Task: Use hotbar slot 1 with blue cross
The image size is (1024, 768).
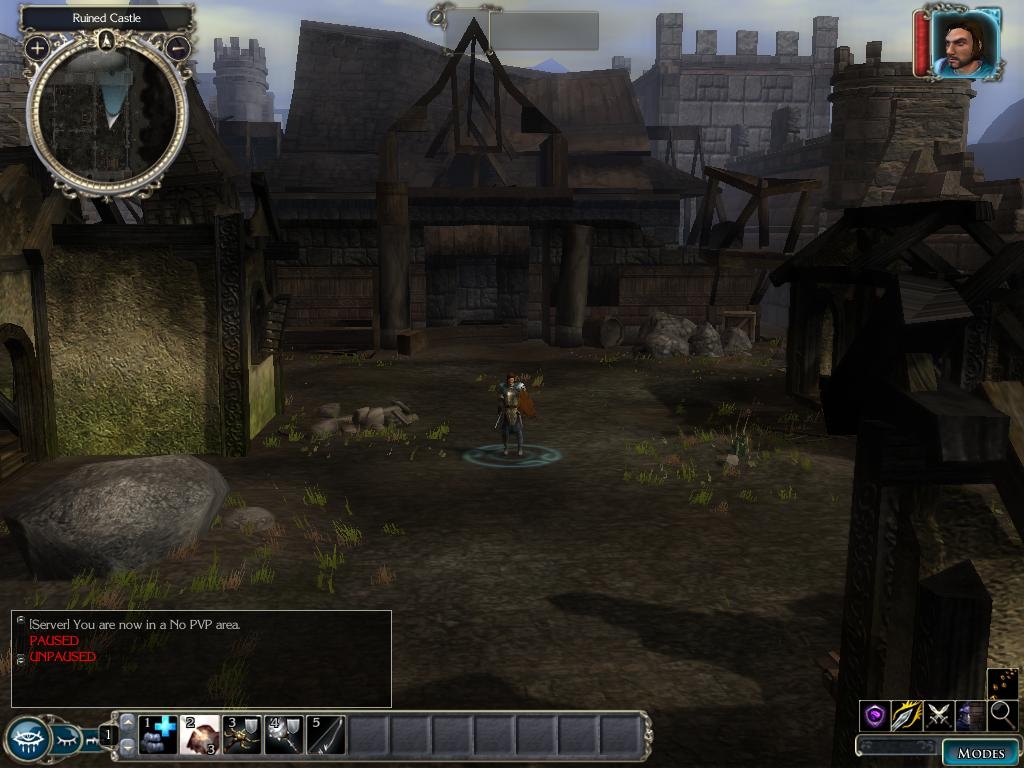Action: 158,735
